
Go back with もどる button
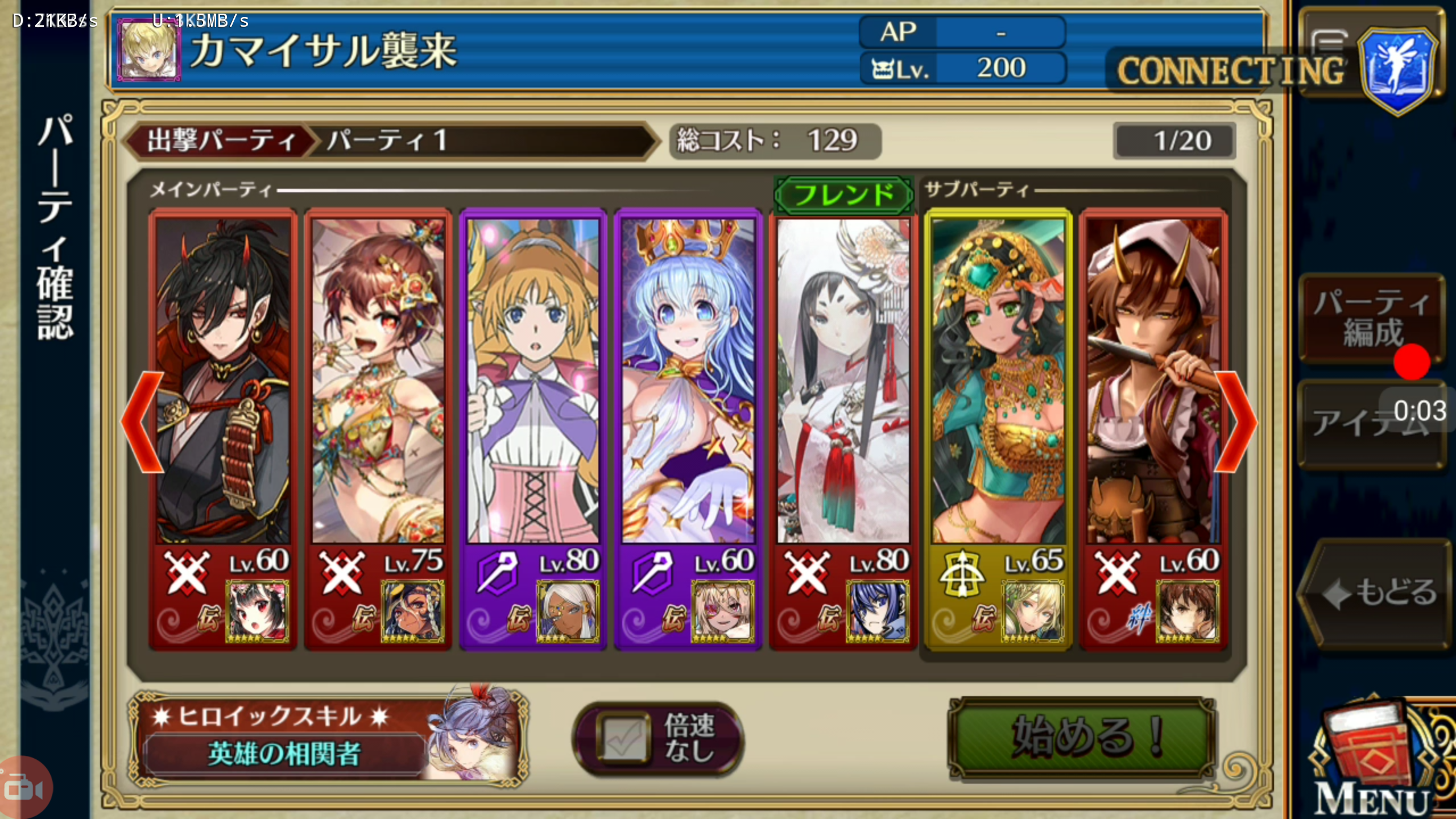click(1375, 593)
